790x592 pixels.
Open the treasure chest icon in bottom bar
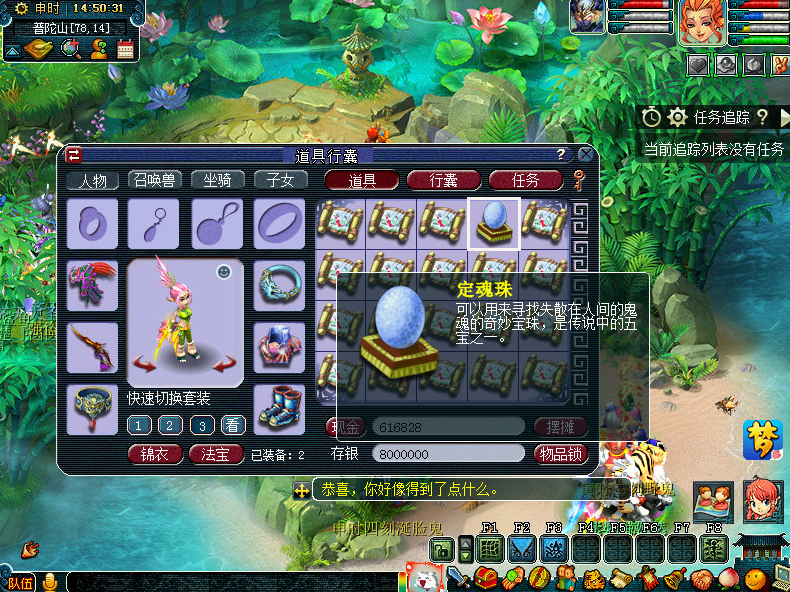pyautogui.click(x=486, y=578)
